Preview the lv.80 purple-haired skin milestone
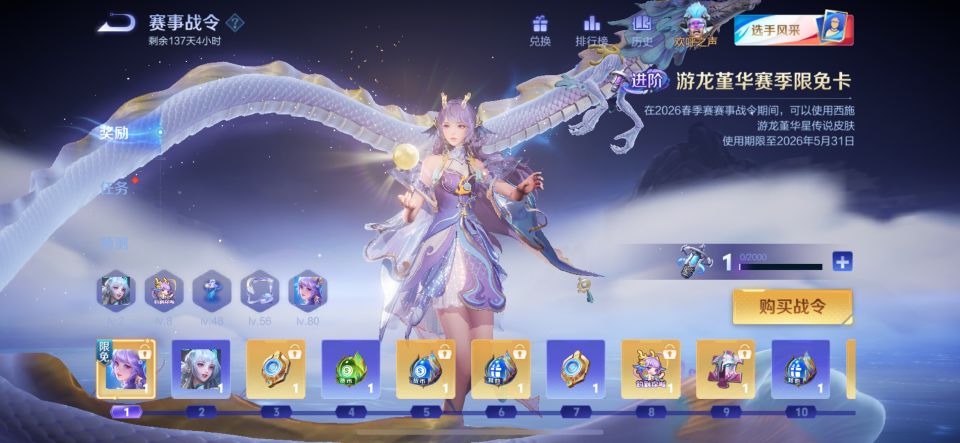Image resolution: width=960 pixels, height=443 pixels. click(308, 291)
